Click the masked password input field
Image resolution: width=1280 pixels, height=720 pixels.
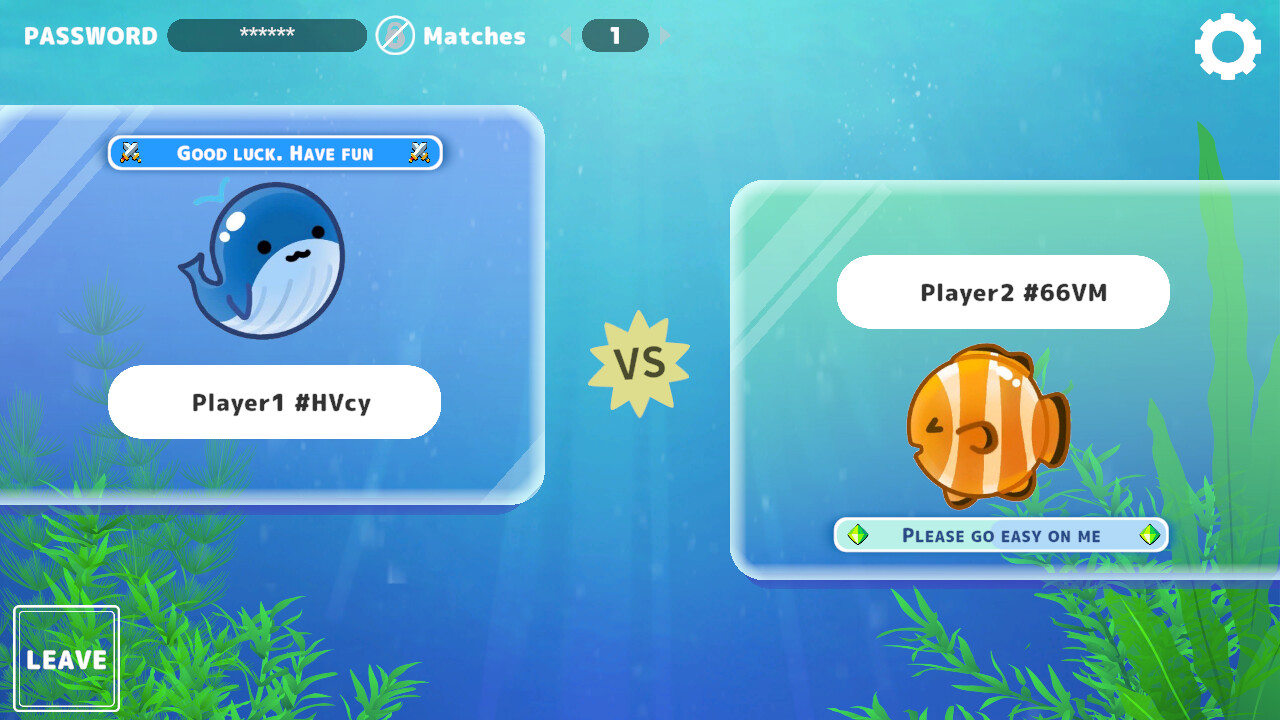pos(266,35)
